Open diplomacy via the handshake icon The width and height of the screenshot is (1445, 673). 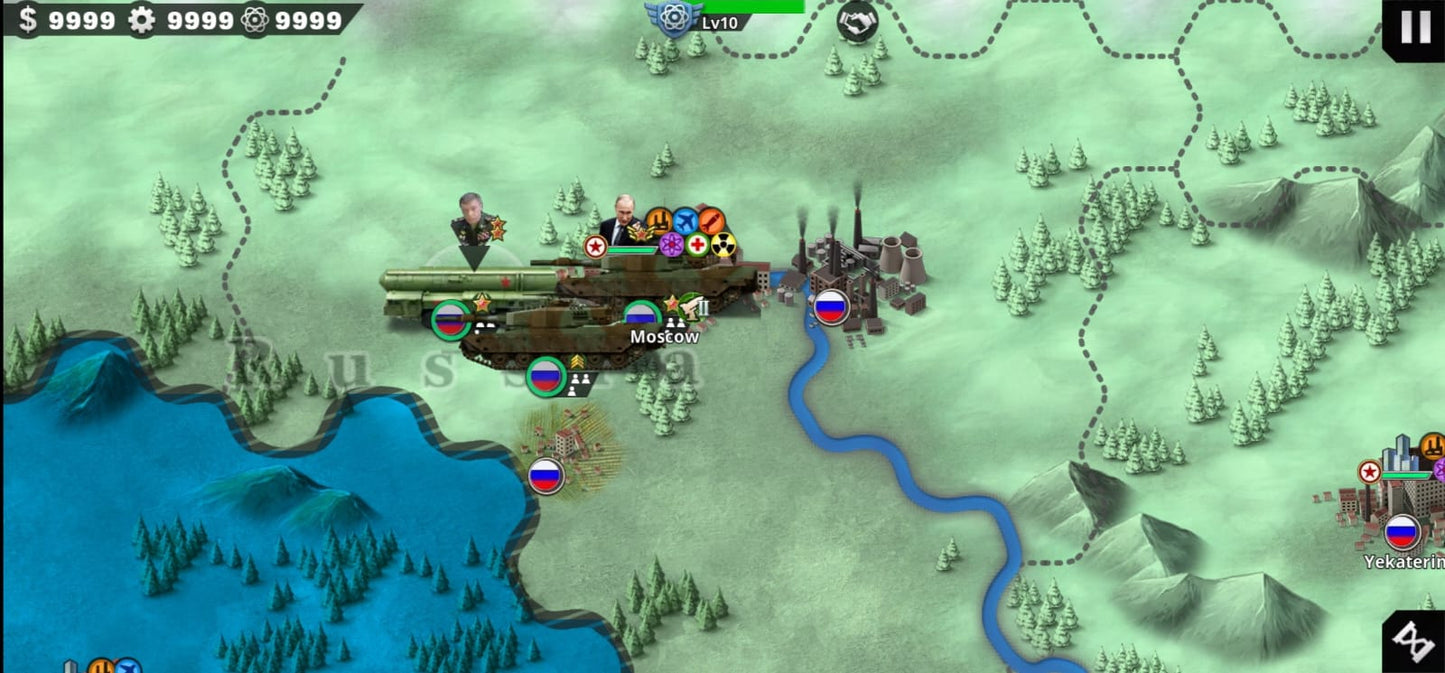[856, 22]
